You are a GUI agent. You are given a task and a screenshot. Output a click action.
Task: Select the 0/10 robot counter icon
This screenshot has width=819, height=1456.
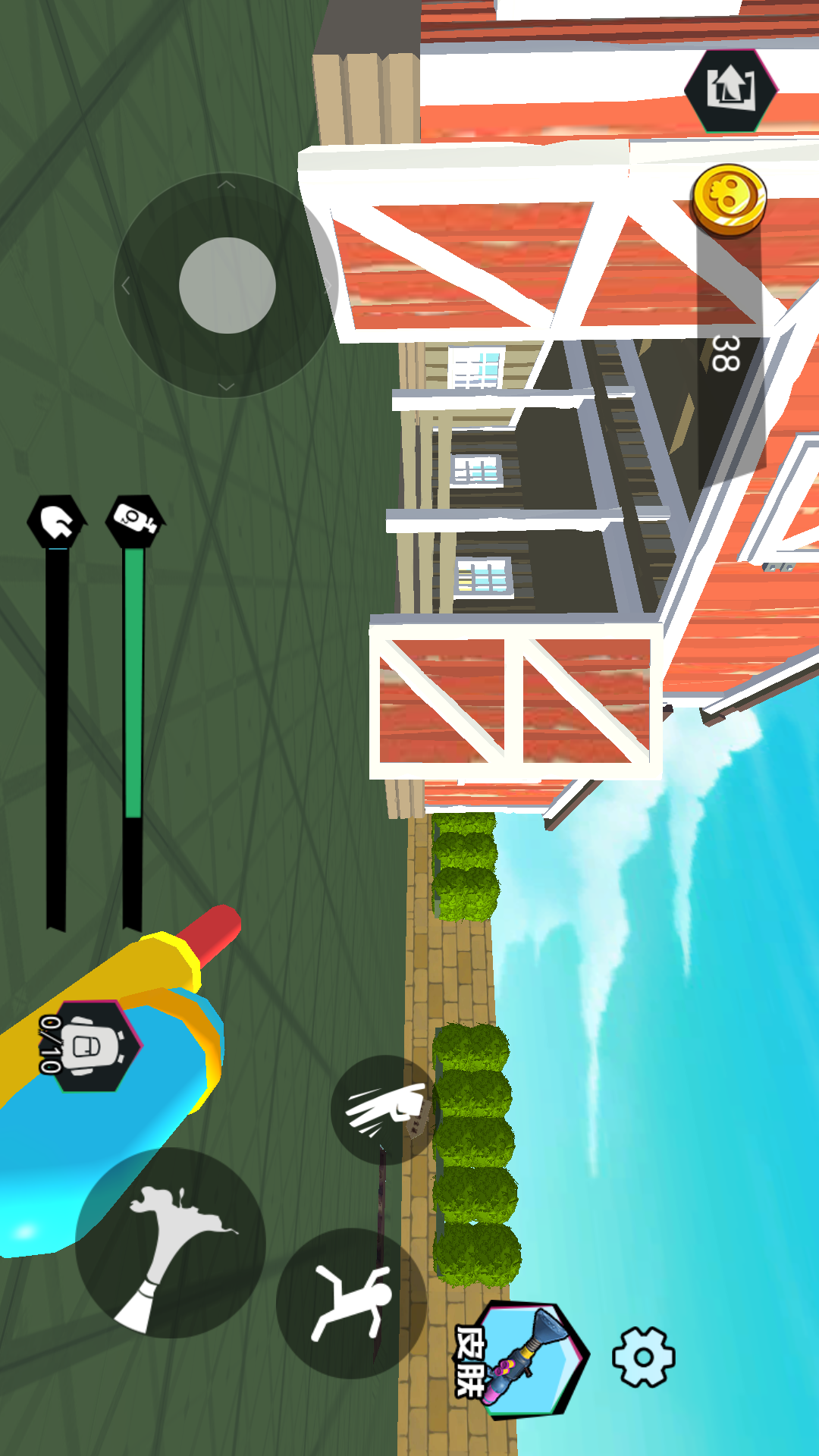(91, 1046)
